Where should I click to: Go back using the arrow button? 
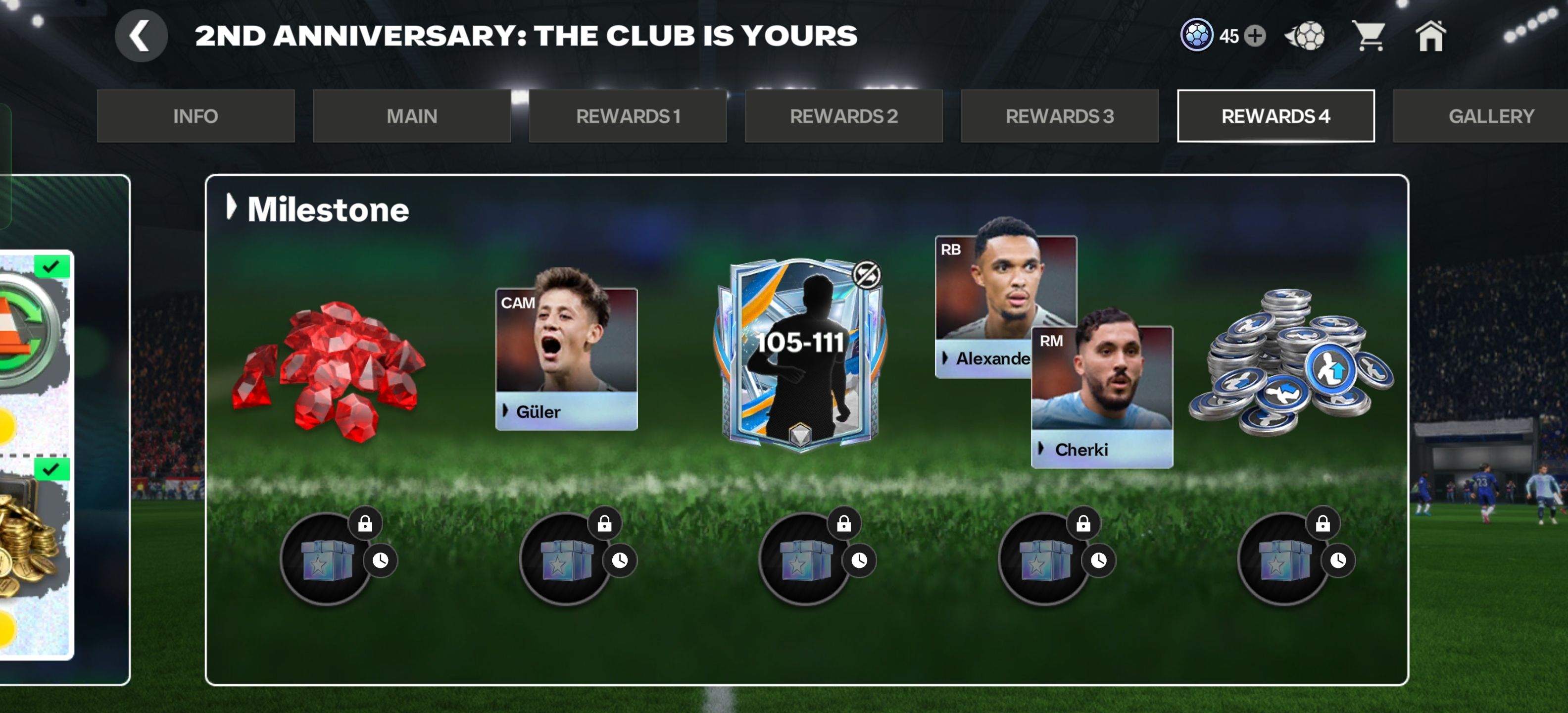click(x=141, y=36)
